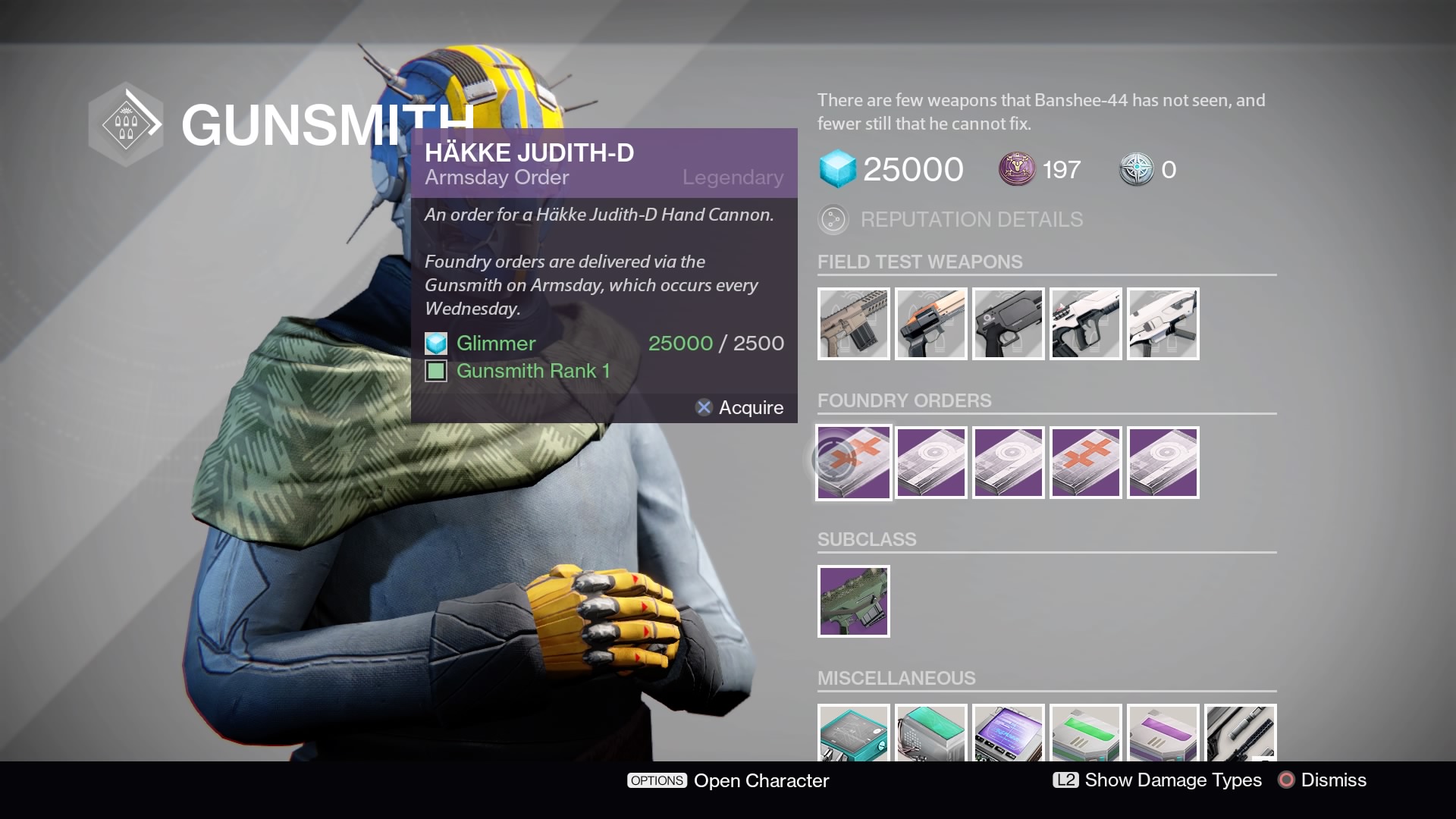
Task: Select the Subclass item
Action: point(853,601)
